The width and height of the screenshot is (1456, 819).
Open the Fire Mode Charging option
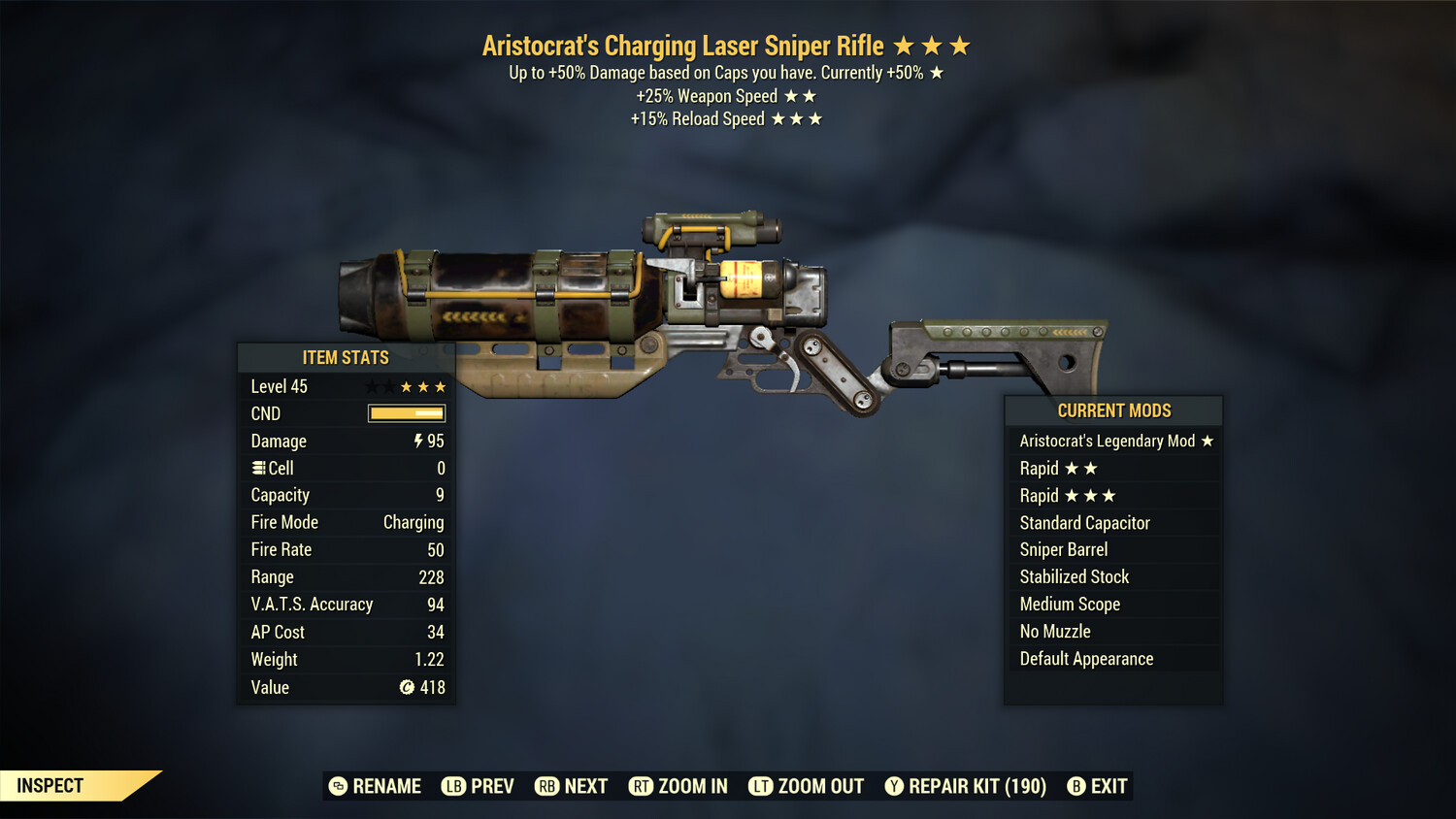(x=413, y=522)
